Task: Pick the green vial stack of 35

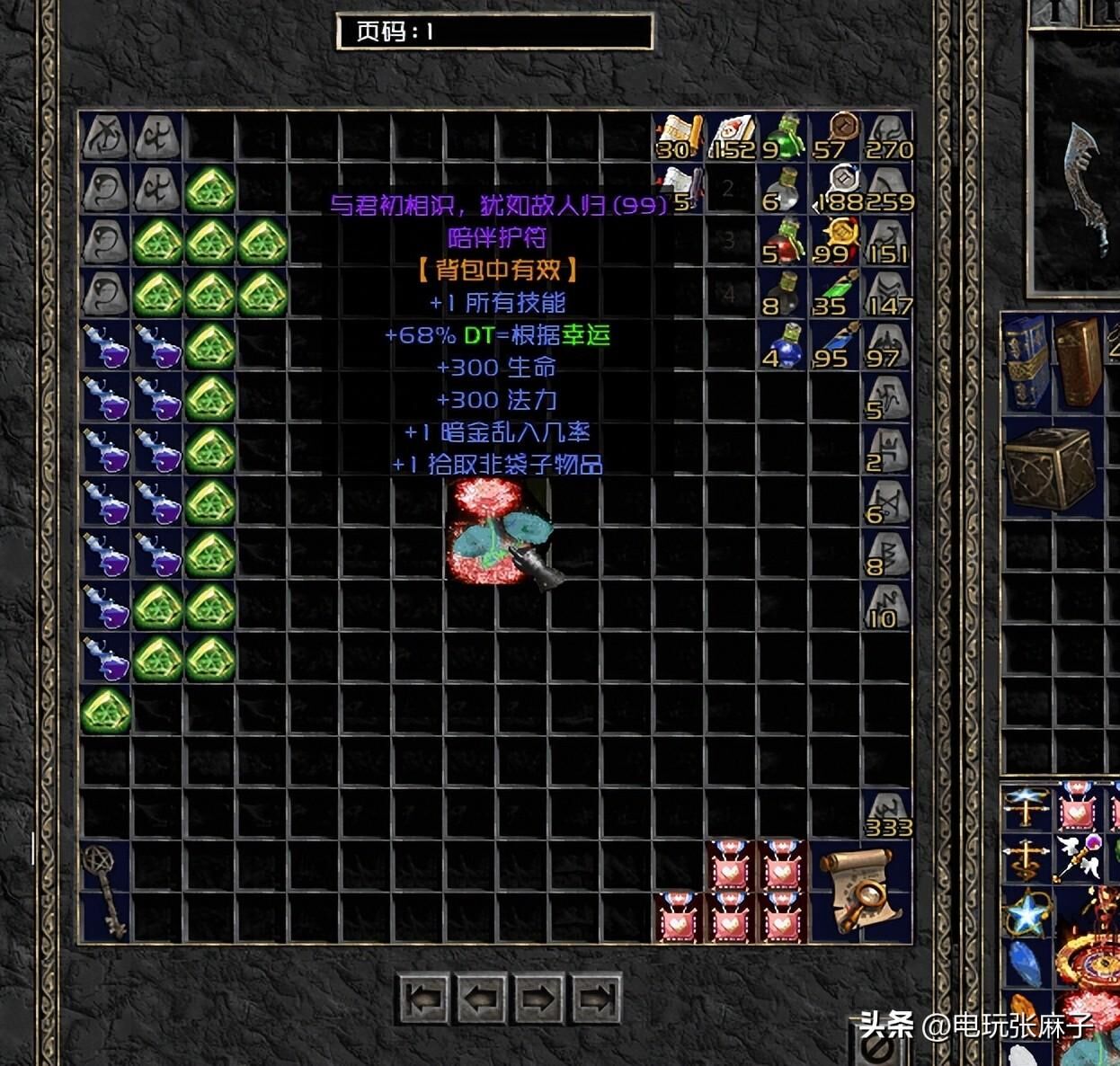Action: [x=836, y=294]
